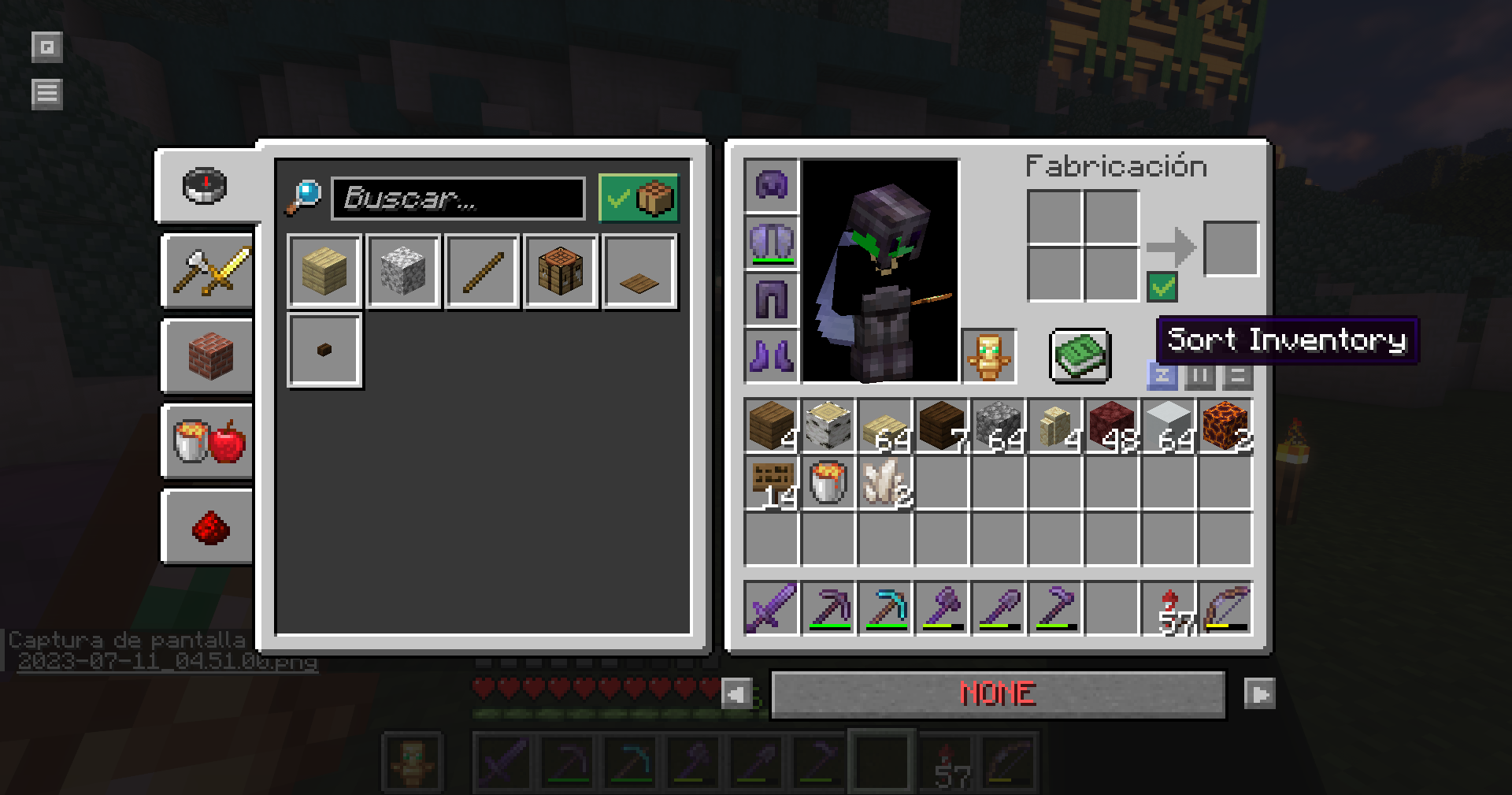This screenshot has width=1512, height=795.
Task: Select the totem of undying offhand slot
Action: coord(988,355)
